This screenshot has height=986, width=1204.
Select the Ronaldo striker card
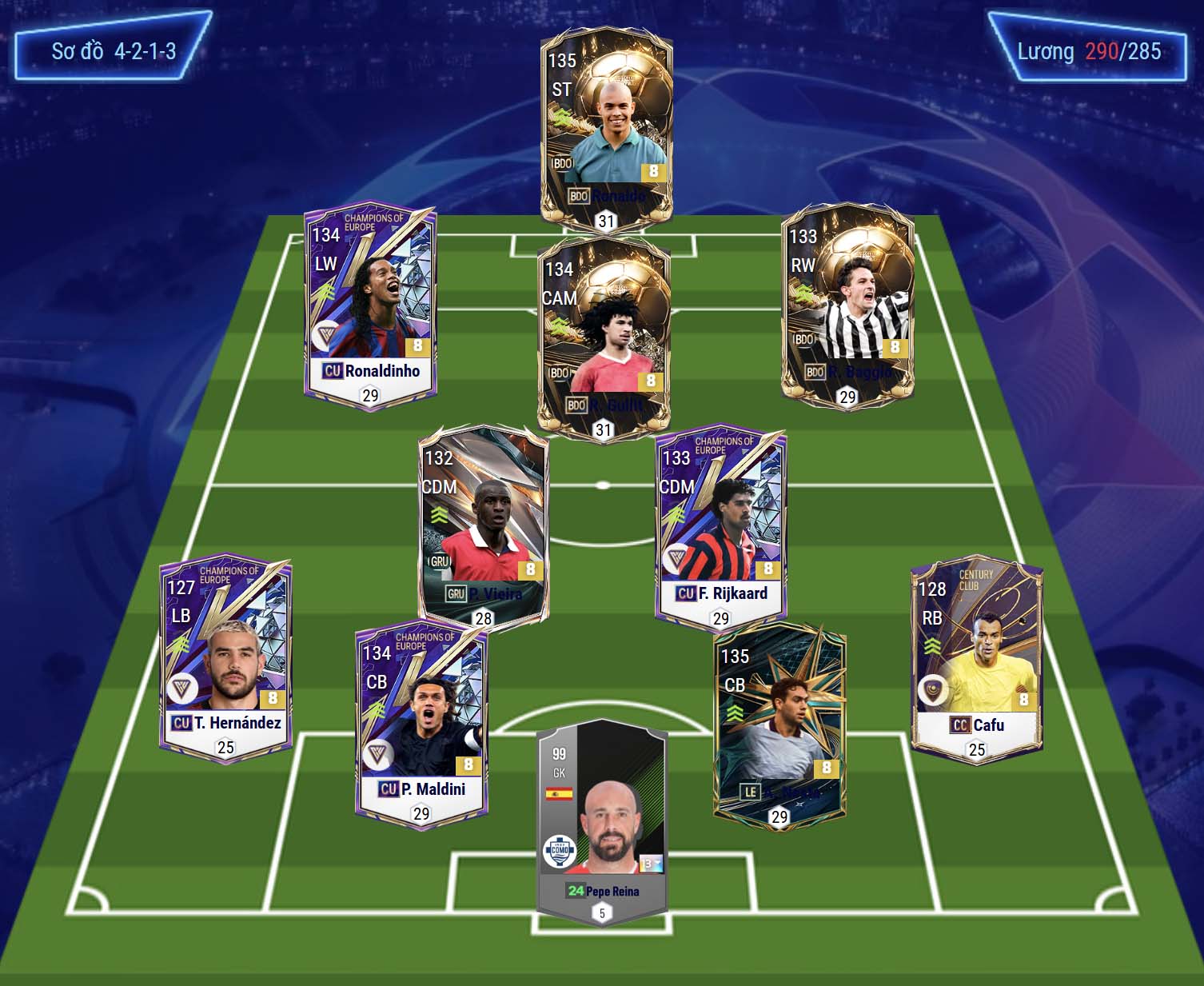[x=606, y=128]
